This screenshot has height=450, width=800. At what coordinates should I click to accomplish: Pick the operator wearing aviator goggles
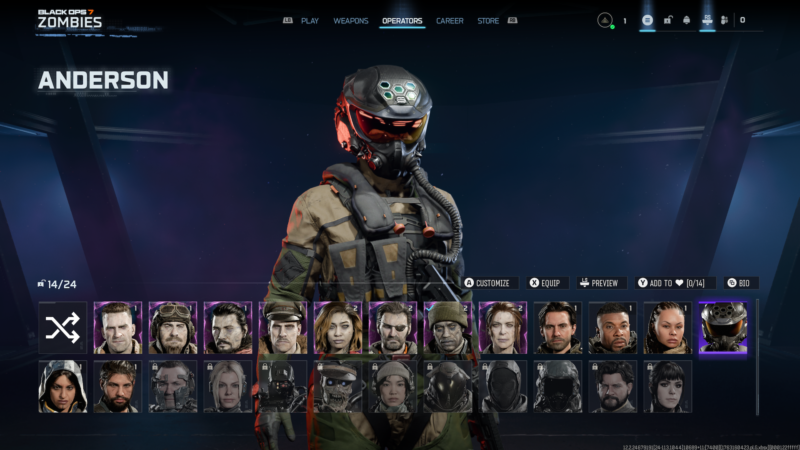tap(173, 328)
